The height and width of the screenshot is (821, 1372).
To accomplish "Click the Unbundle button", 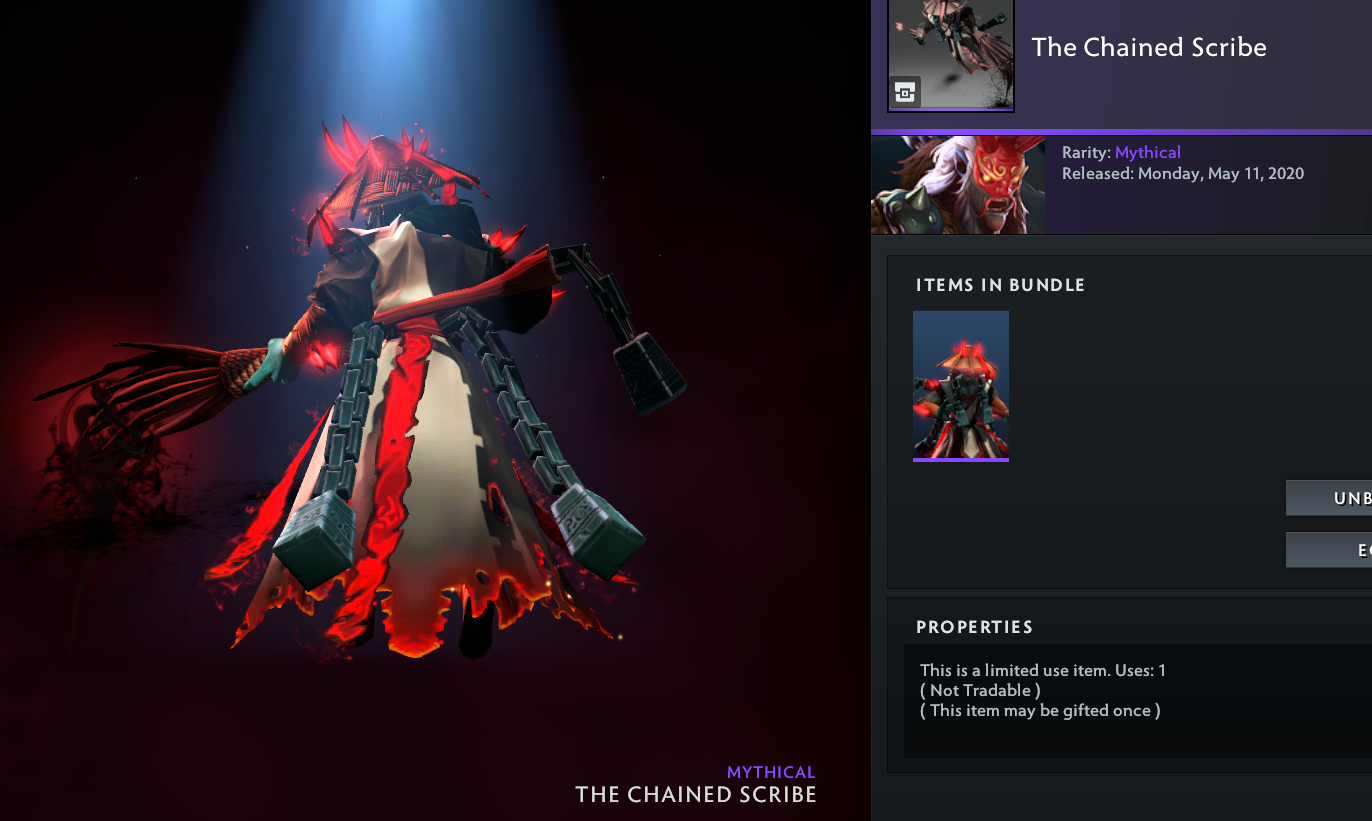I will pyautogui.click(x=1330, y=498).
